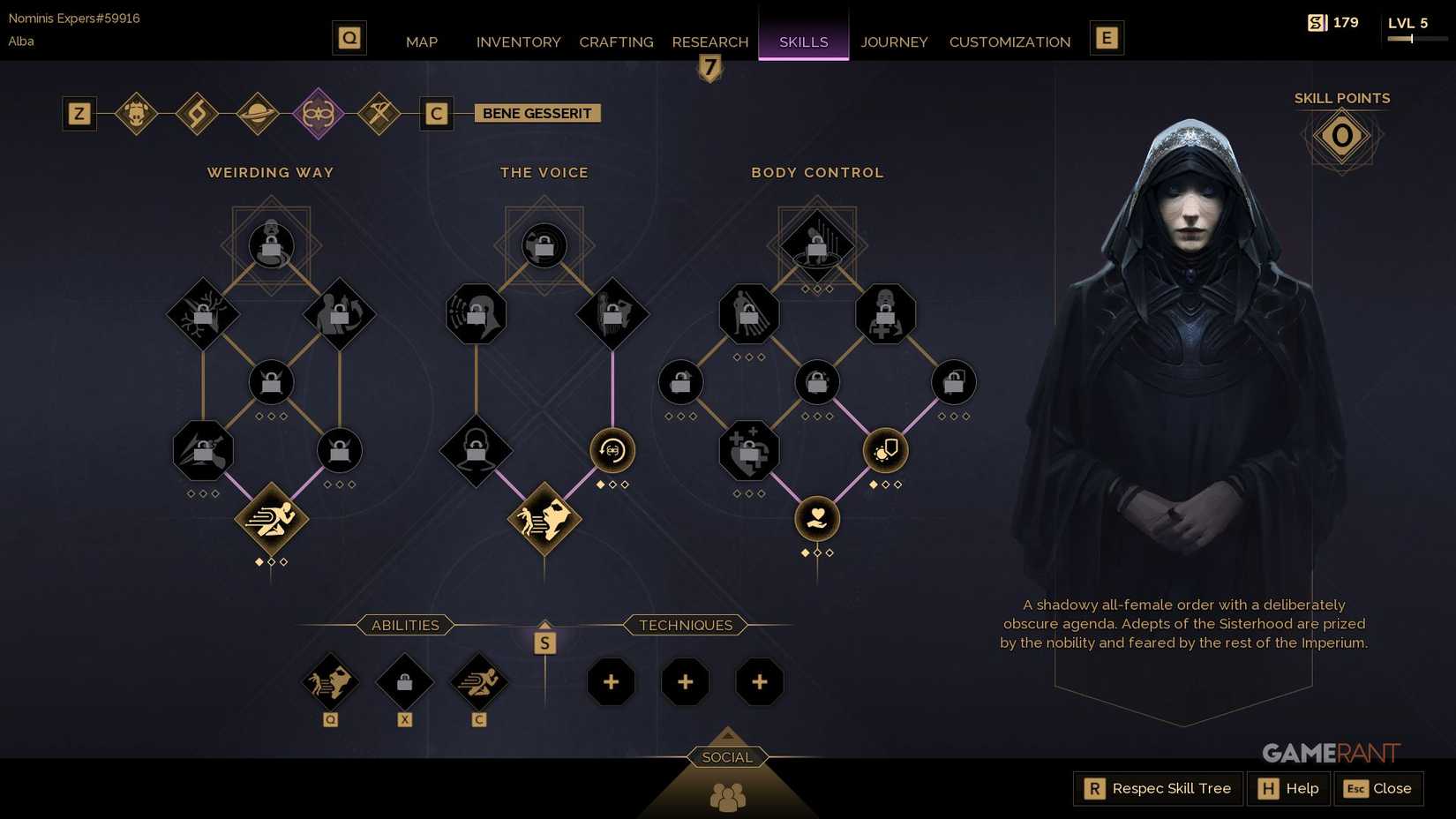Click the Voice ability in the Q slot
Viewport: 1456px width, 819px height.
[331, 681]
